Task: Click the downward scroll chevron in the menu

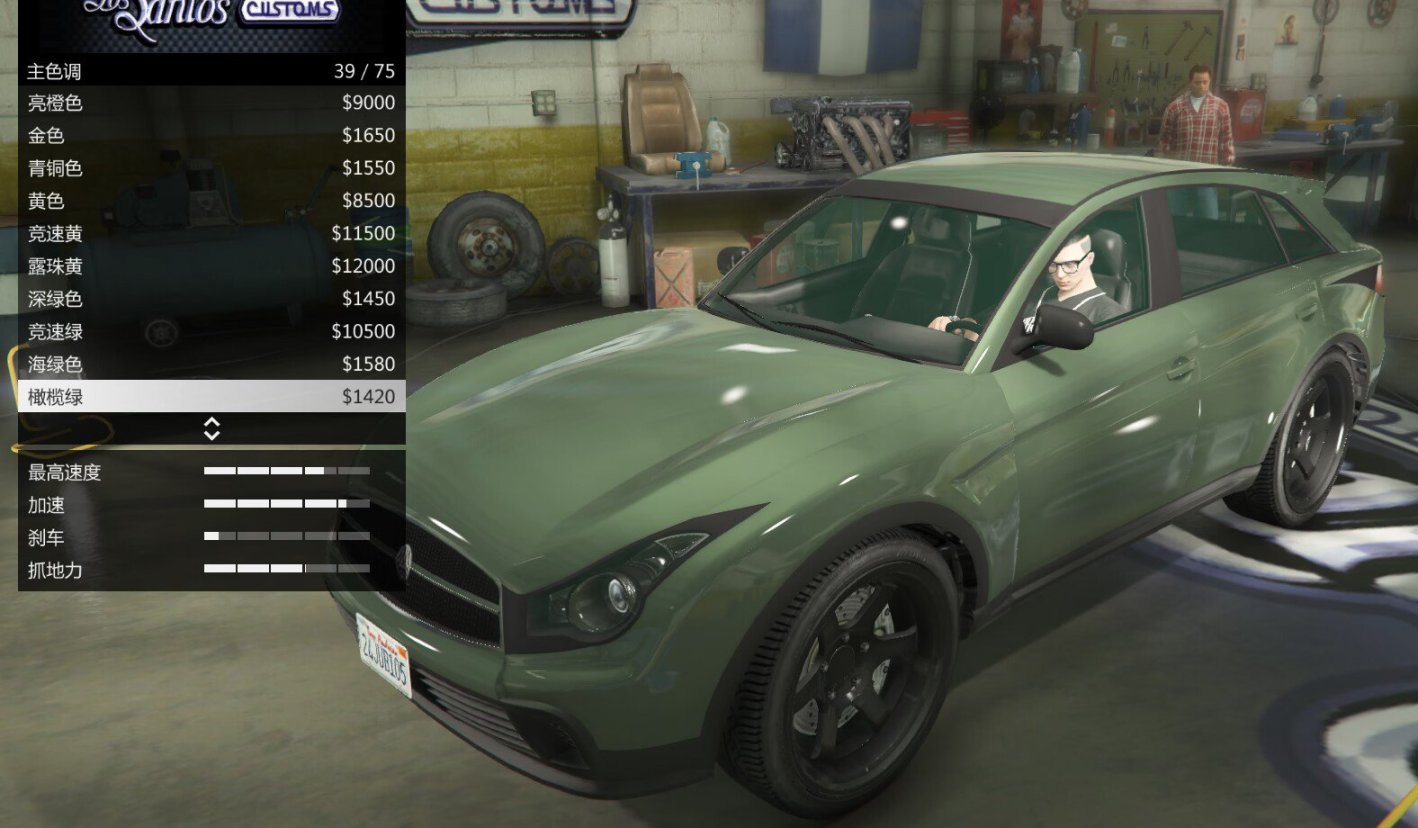Action: tap(211, 433)
